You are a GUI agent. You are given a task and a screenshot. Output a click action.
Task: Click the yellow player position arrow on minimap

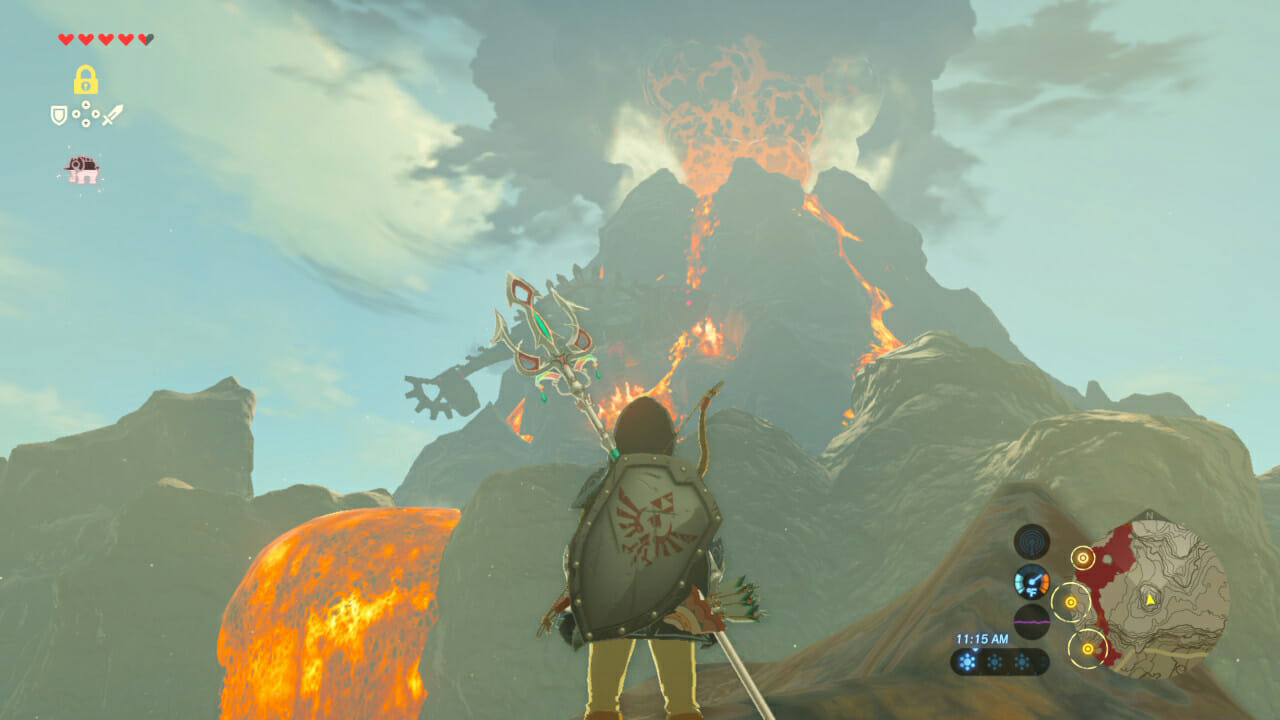(x=1150, y=599)
